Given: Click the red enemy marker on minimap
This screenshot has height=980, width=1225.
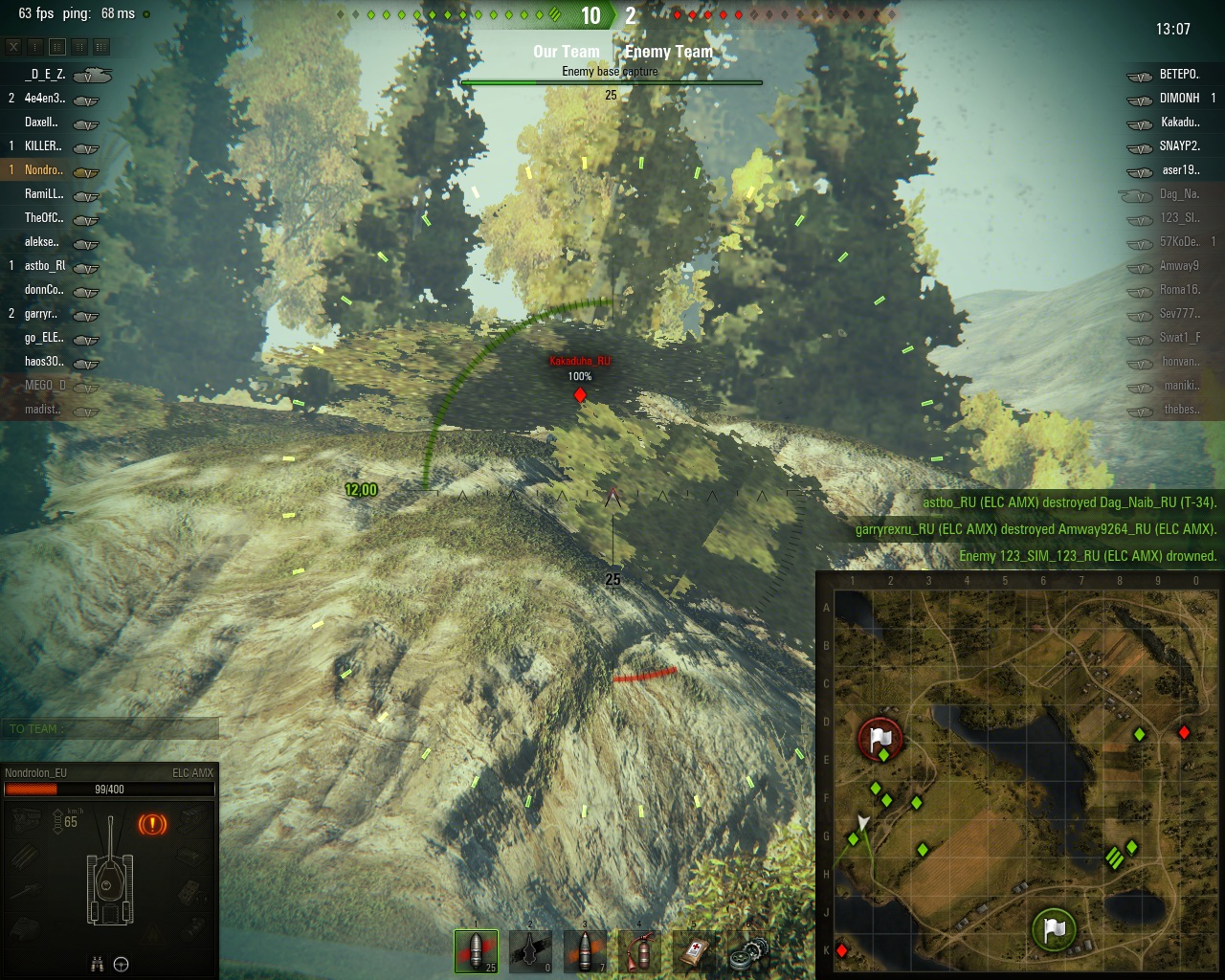Looking at the screenshot, I should (1184, 732).
